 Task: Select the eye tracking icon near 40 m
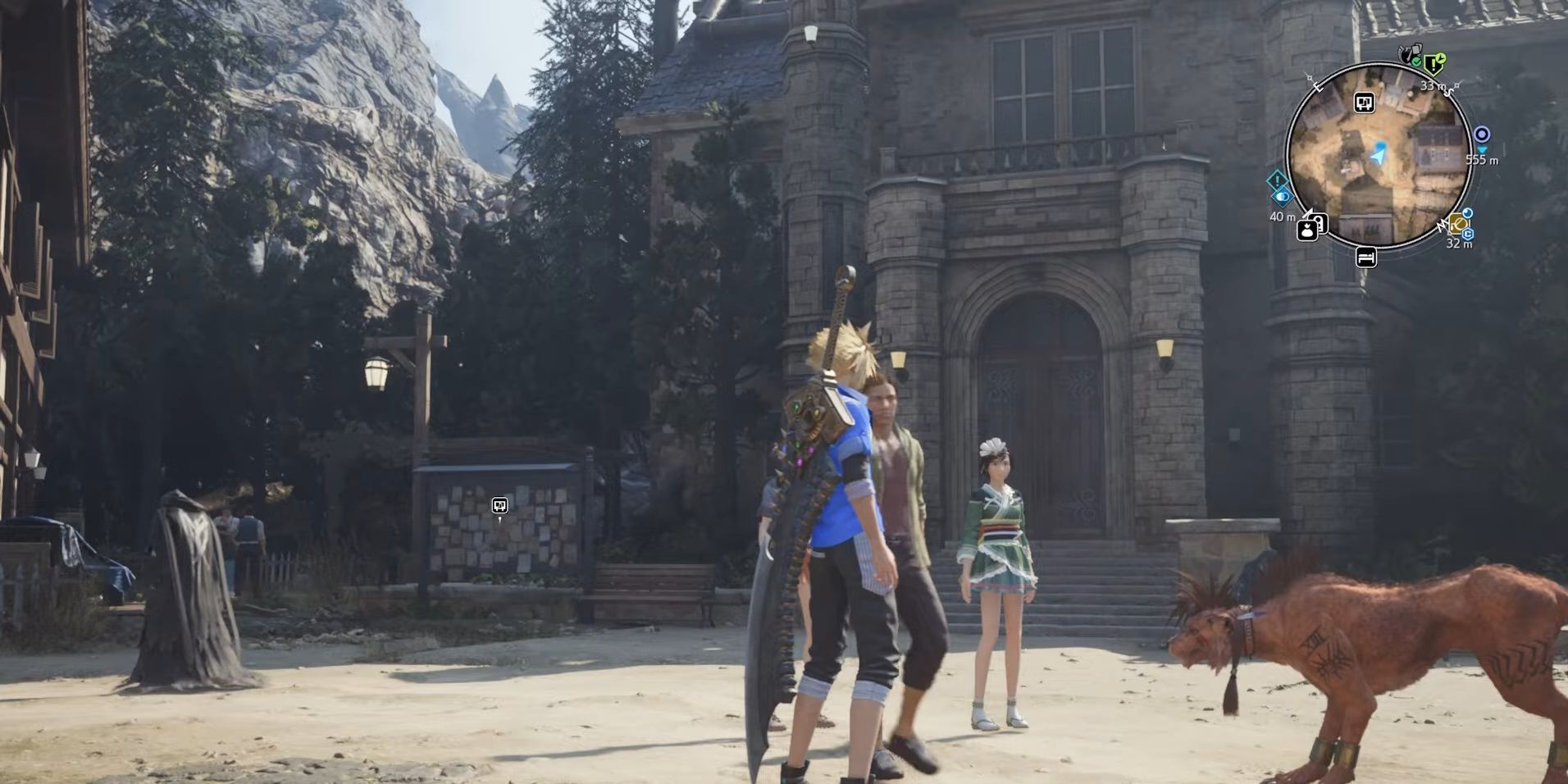[x=1284, y=196]
